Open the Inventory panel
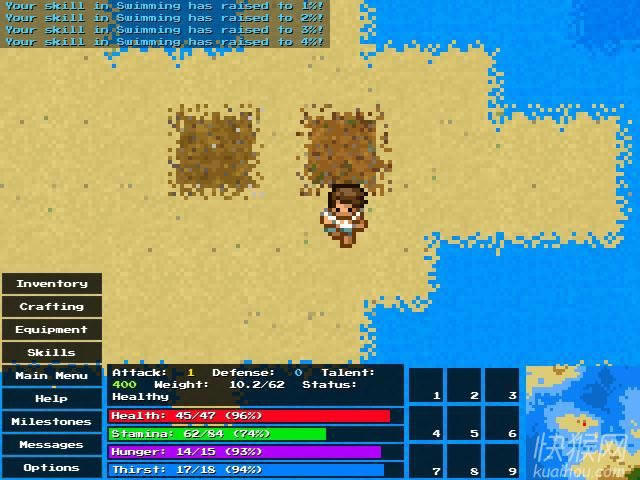This screenshot has height=480, width=640. [52, 284]
